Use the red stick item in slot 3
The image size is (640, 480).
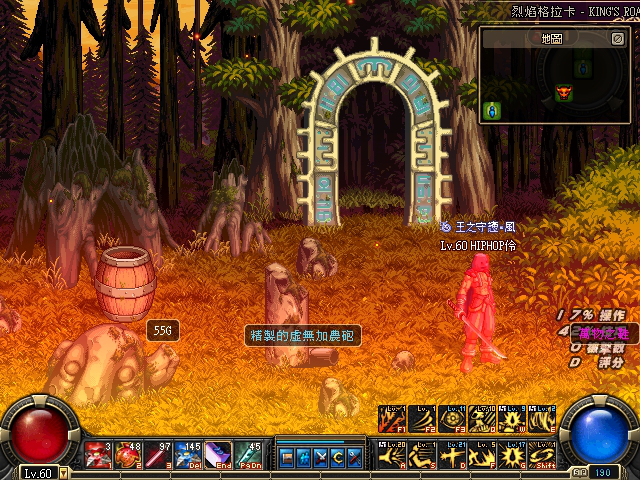pyautogui.click(x=158, y=454)
